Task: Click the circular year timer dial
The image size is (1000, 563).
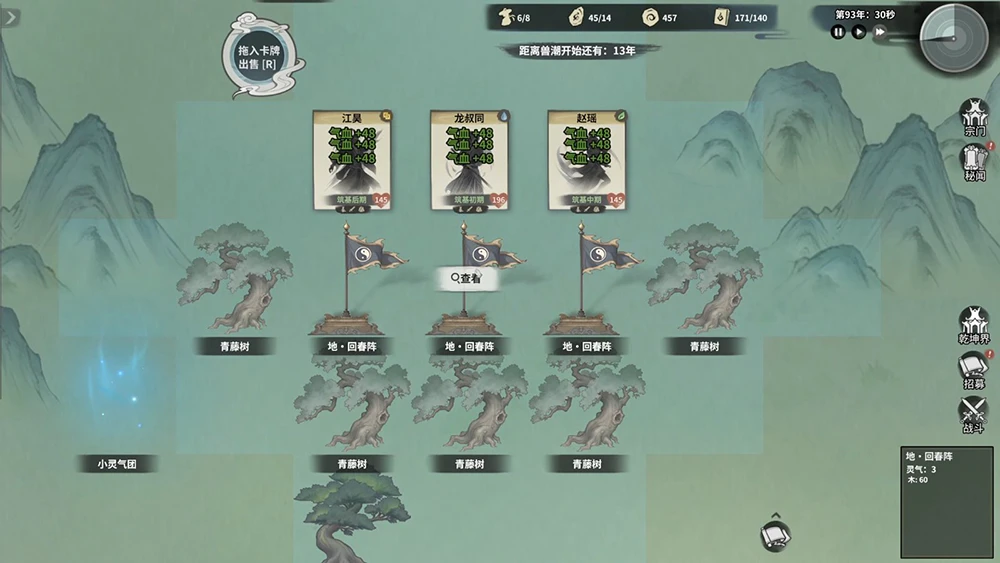Action: (953, 39)
